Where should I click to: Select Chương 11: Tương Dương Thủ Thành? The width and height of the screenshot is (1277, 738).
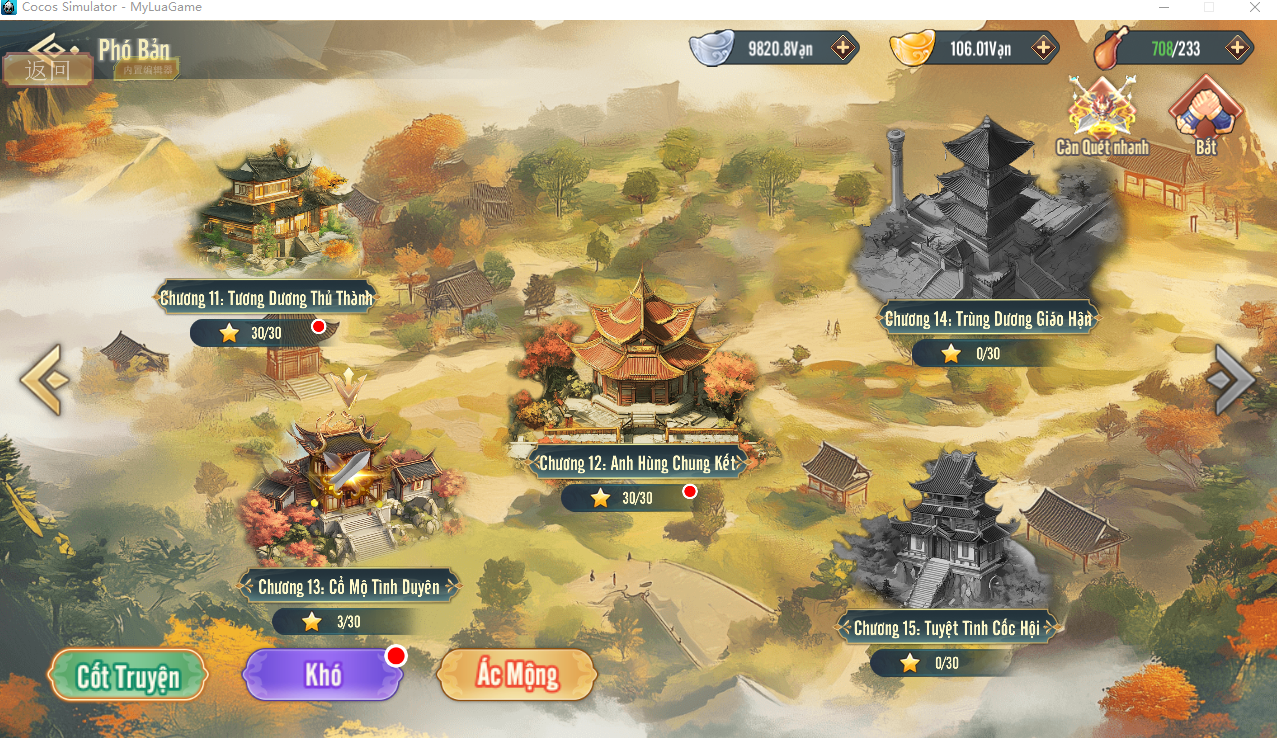[266, 297]
